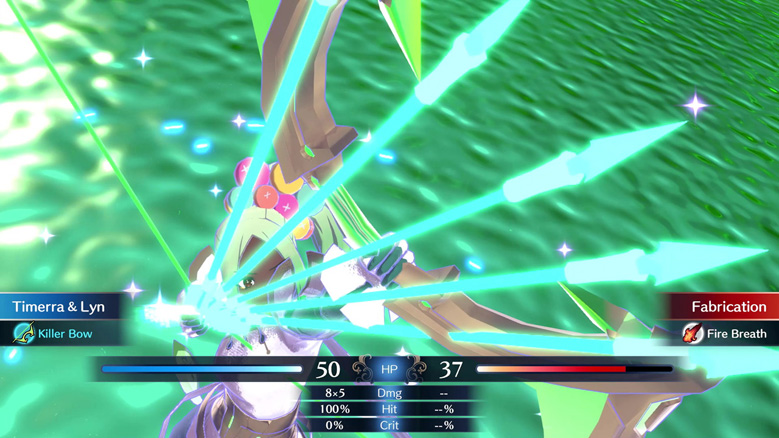The image size is (779, 438).
Task: Select the Killer Bow weapon icon
Action: [23, 334]
